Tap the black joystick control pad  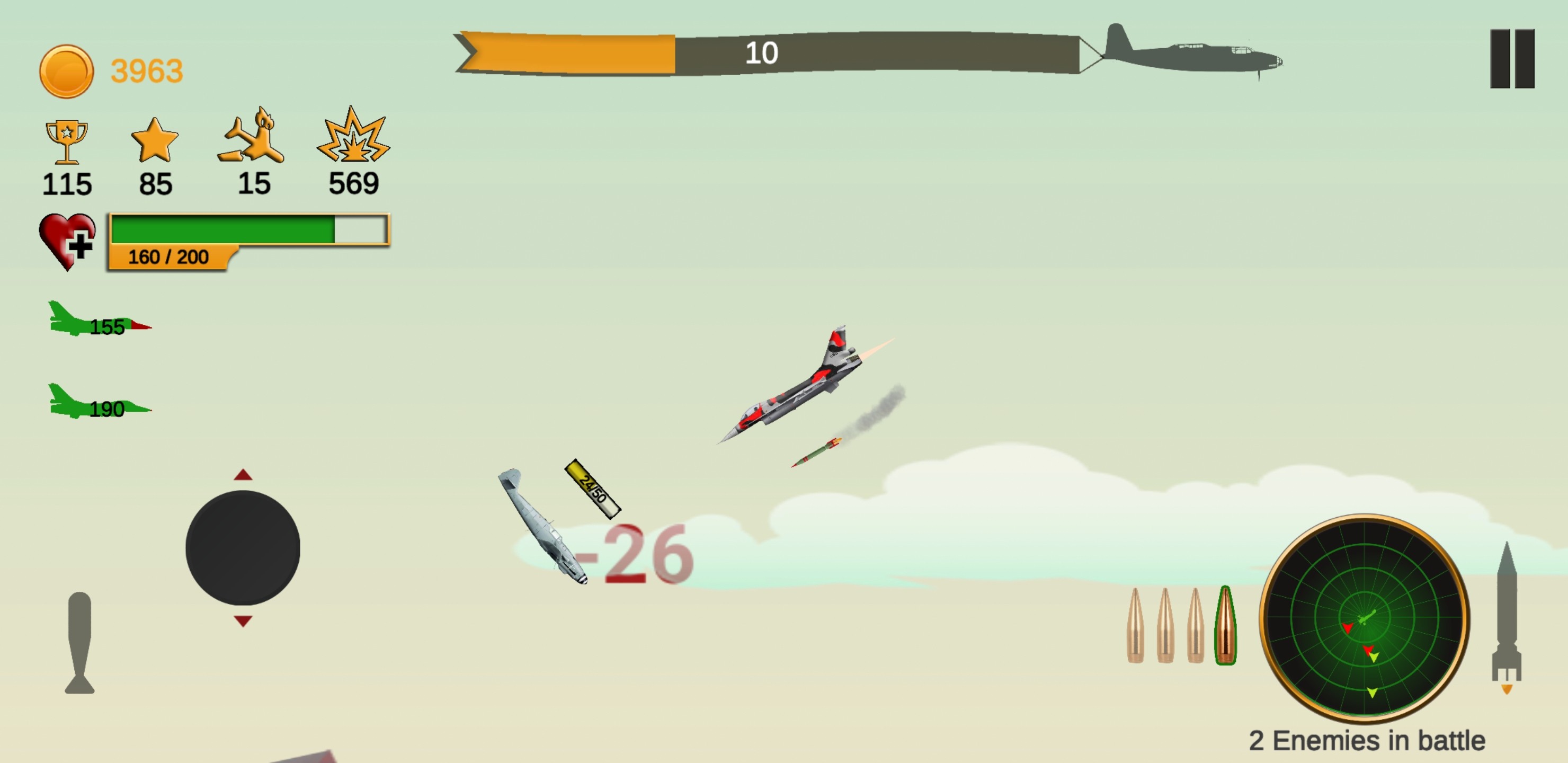(x=242, y=547)
